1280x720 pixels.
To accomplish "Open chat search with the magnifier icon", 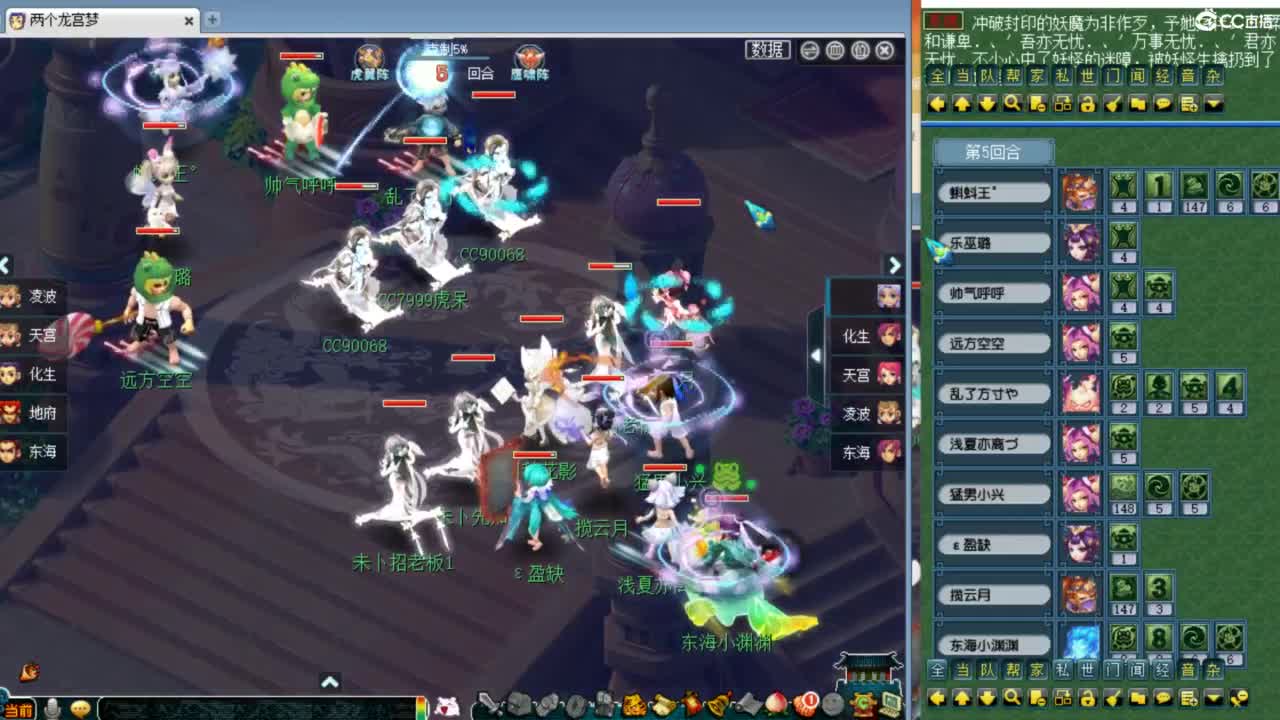I will click(1011, 104).
